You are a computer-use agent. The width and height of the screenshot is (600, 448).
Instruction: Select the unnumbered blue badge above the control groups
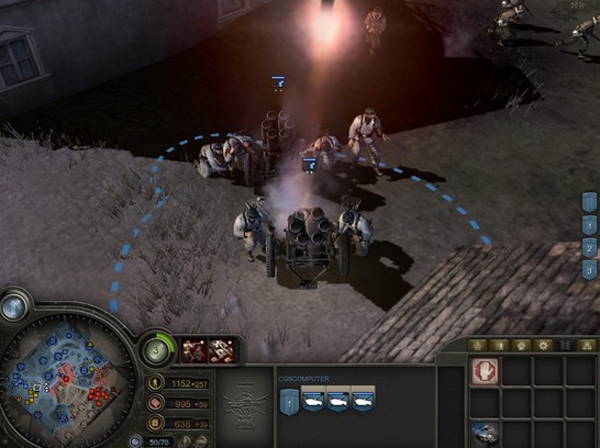click(590, 204)
